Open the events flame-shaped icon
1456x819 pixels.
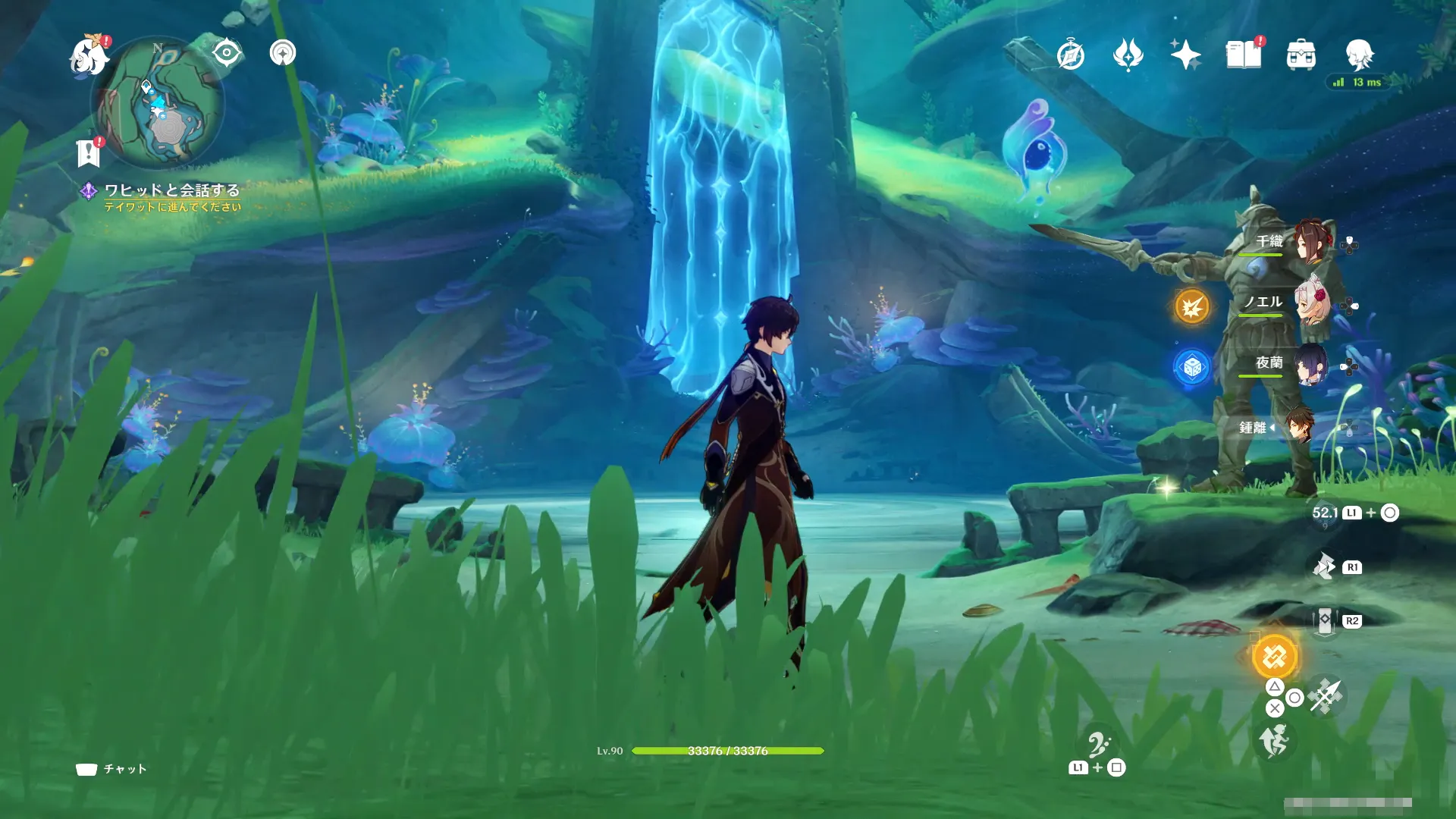click(1128, 55)
